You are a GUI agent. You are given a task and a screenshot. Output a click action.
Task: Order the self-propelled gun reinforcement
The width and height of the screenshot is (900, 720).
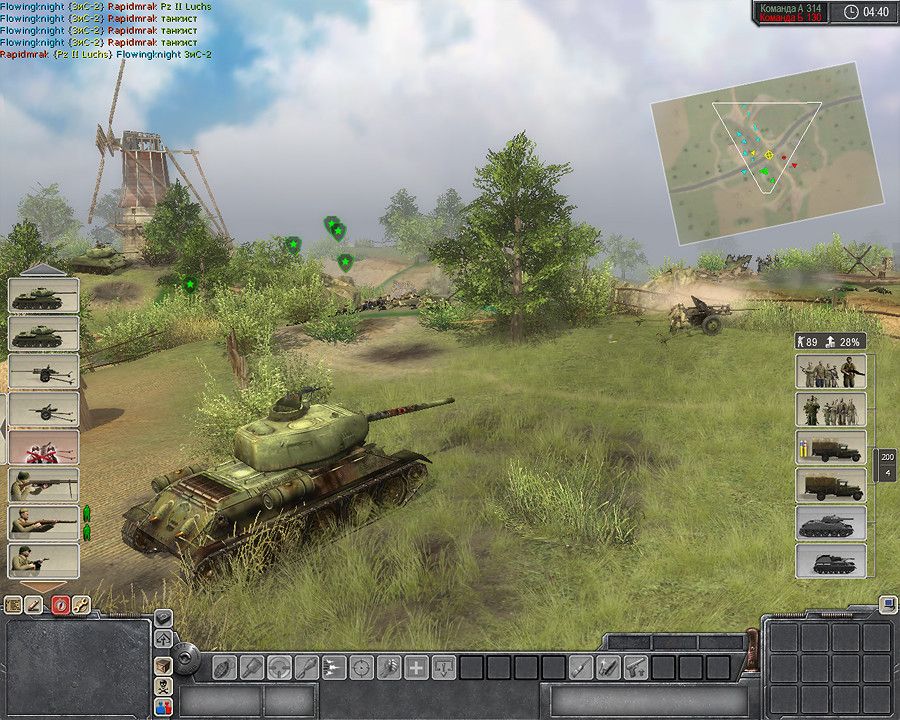[831, 561]
